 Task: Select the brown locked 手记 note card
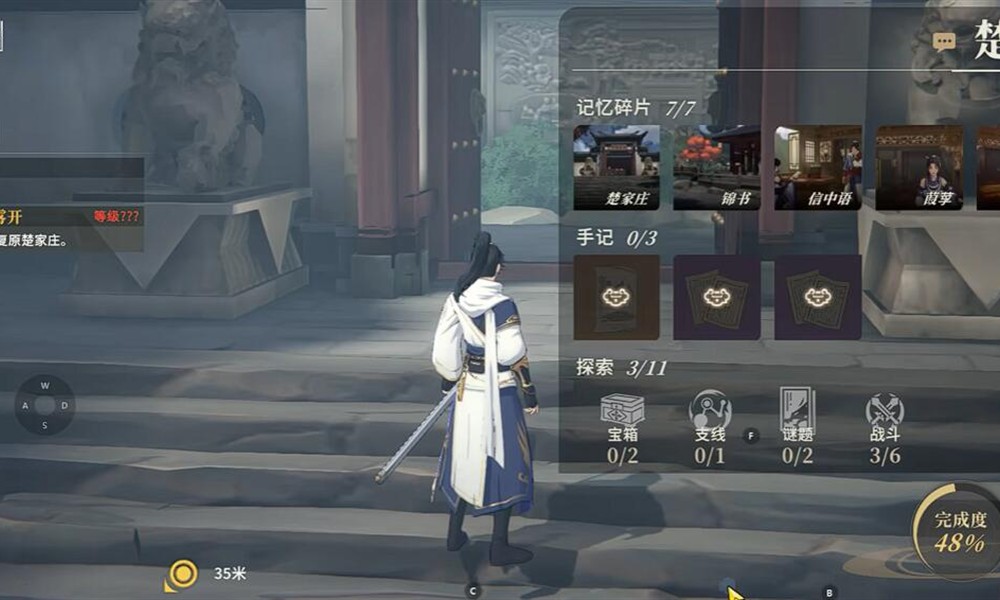click(x=616, y=297)
